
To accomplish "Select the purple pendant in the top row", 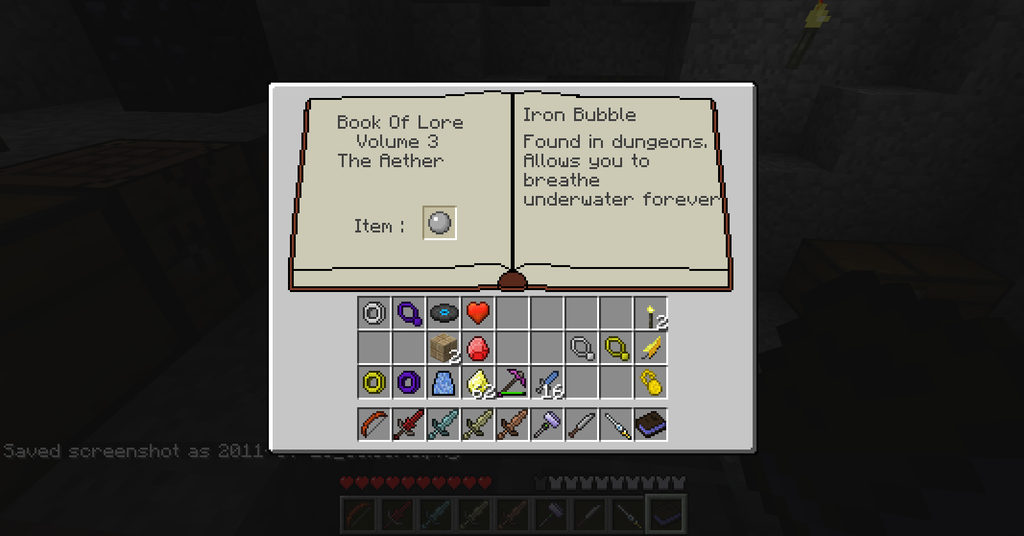I will click(408, 313).
